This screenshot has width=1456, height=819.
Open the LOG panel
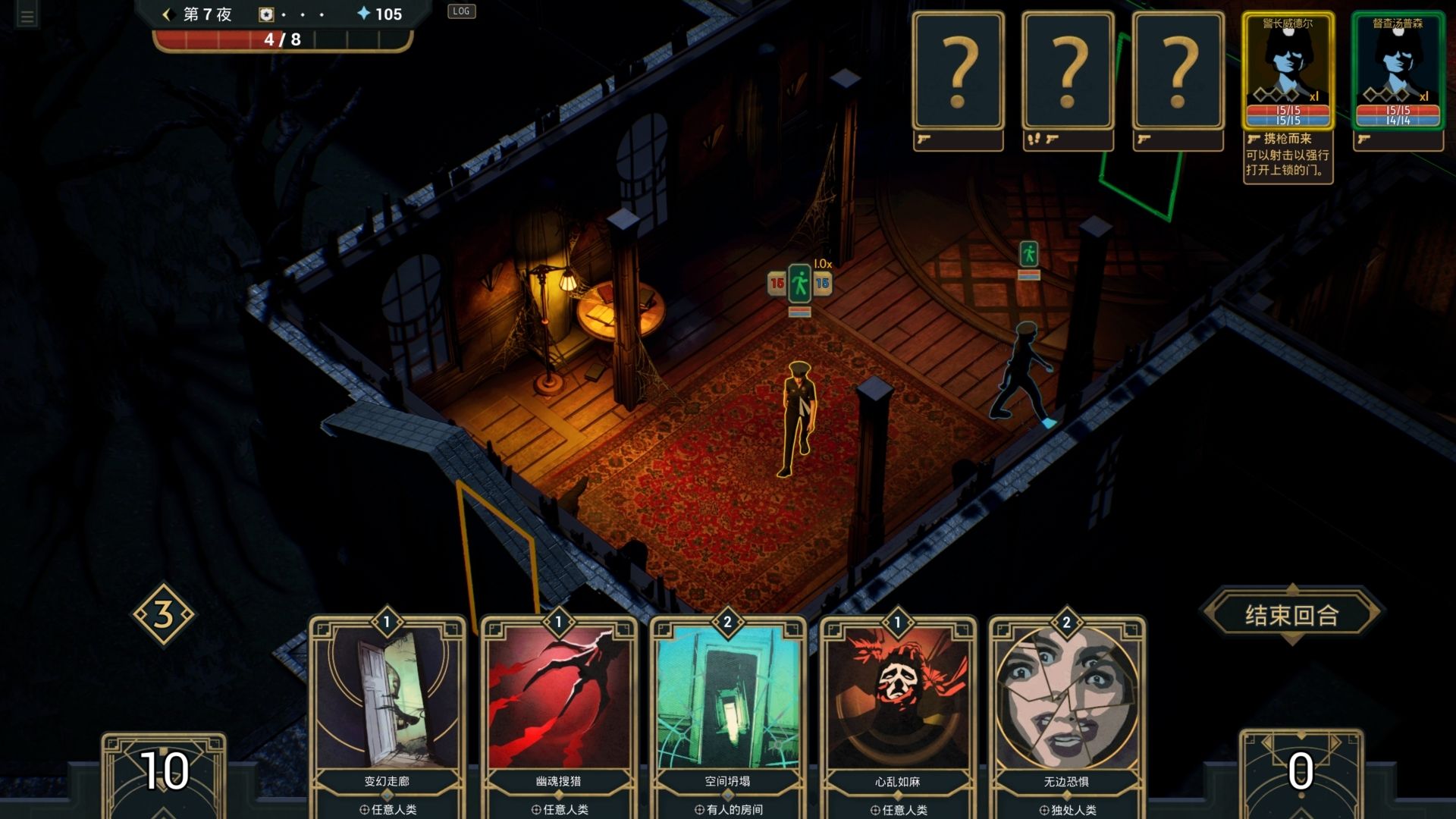(x=461, y=11)
